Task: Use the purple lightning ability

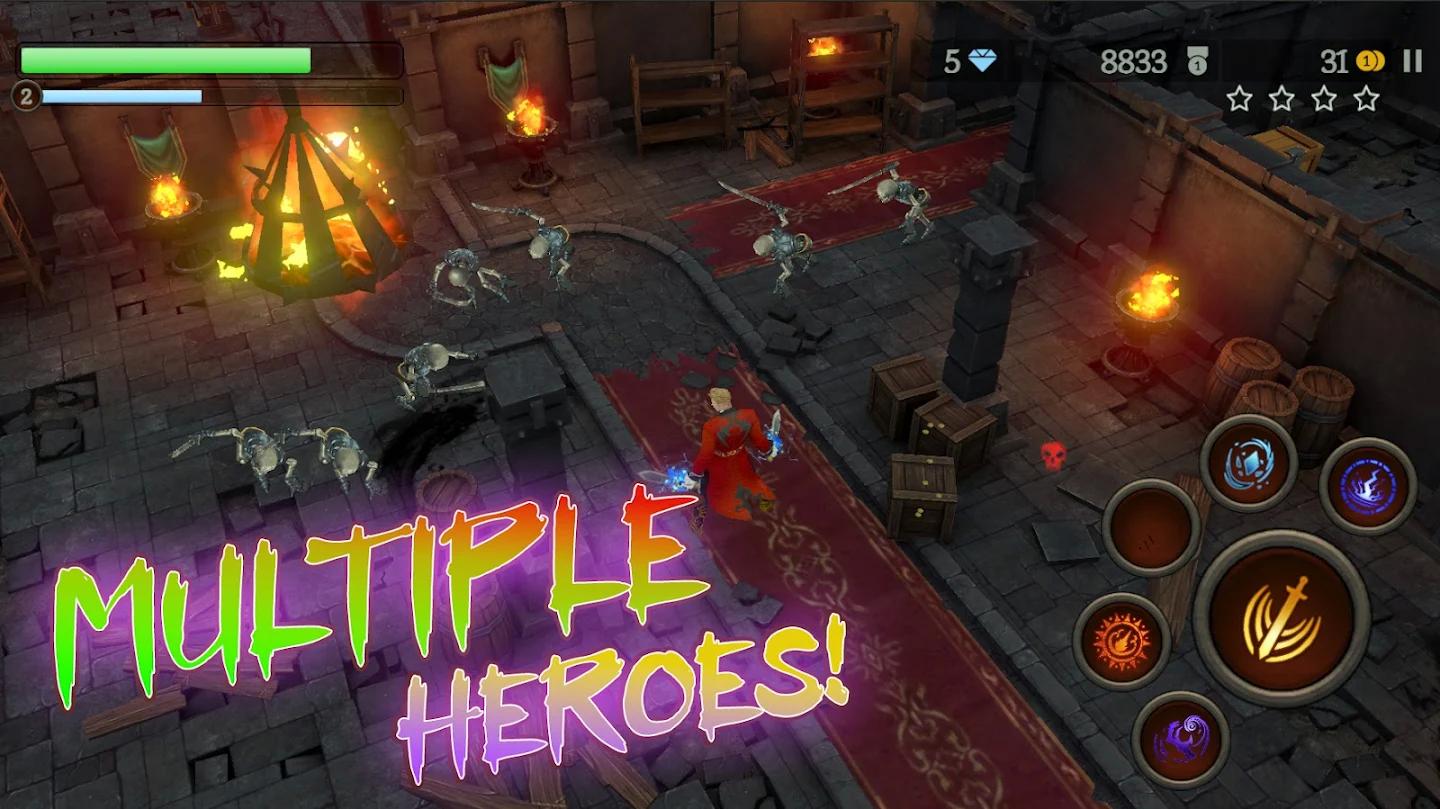Action: (1367, 487)
